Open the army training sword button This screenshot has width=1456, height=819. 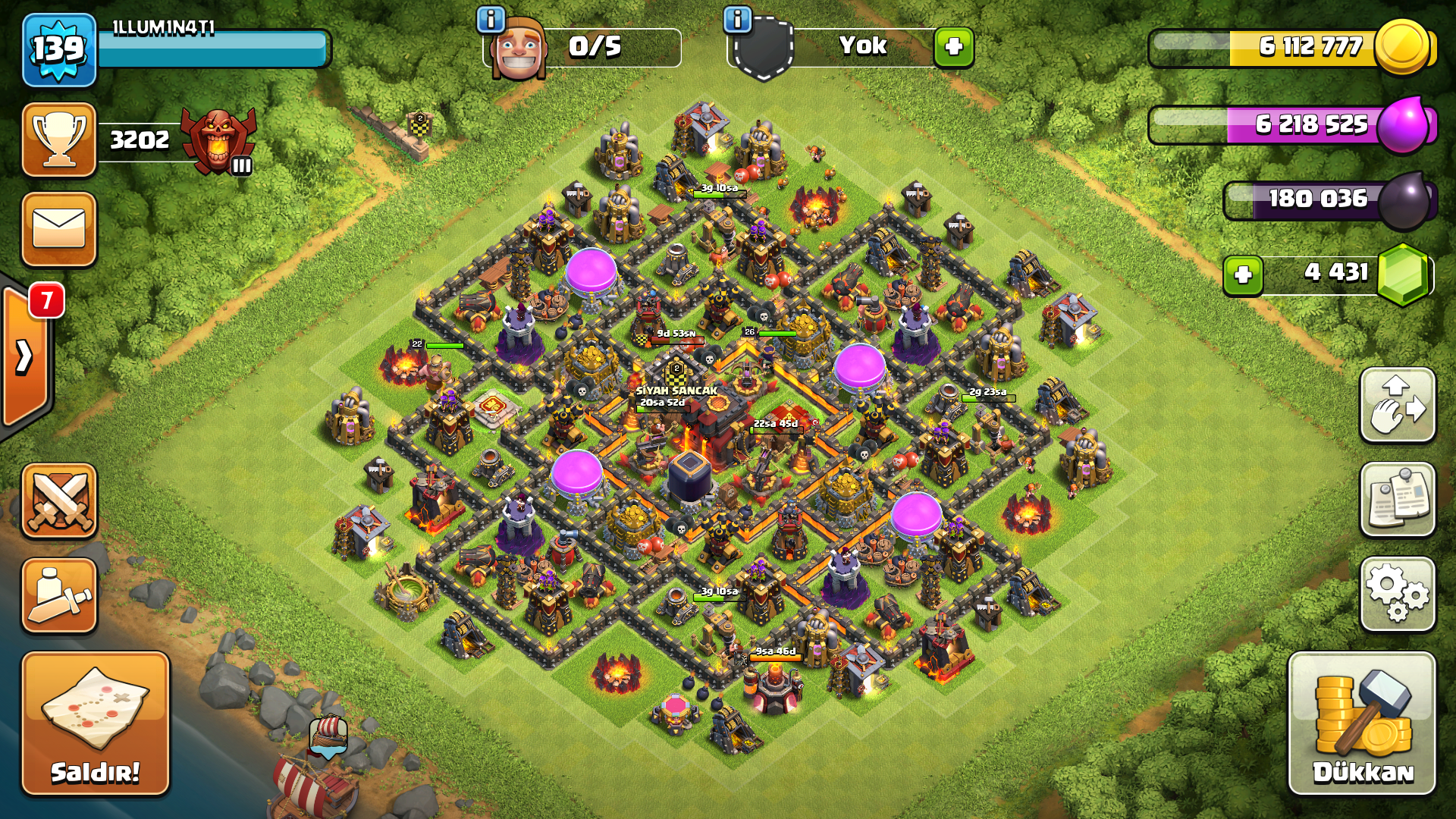pos(59,596)
